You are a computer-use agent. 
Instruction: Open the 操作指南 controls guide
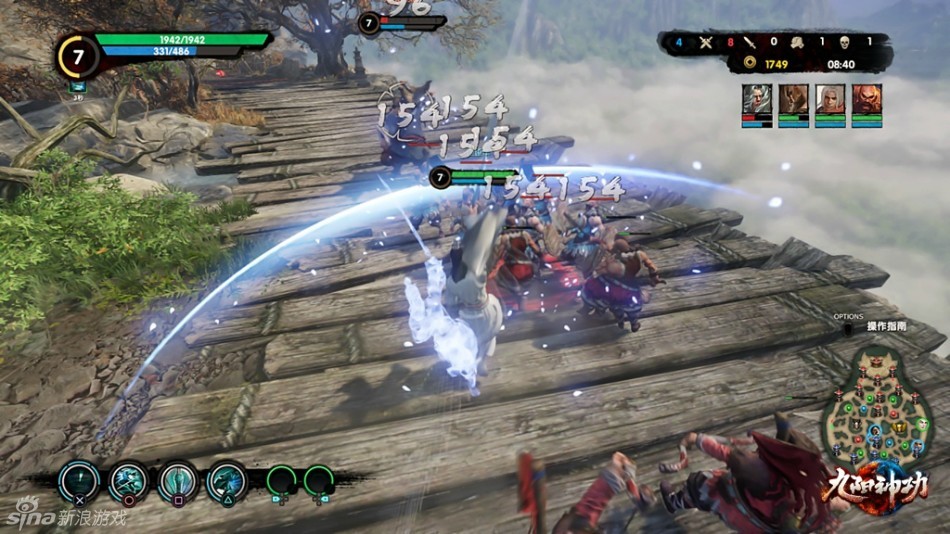[884, 326]
